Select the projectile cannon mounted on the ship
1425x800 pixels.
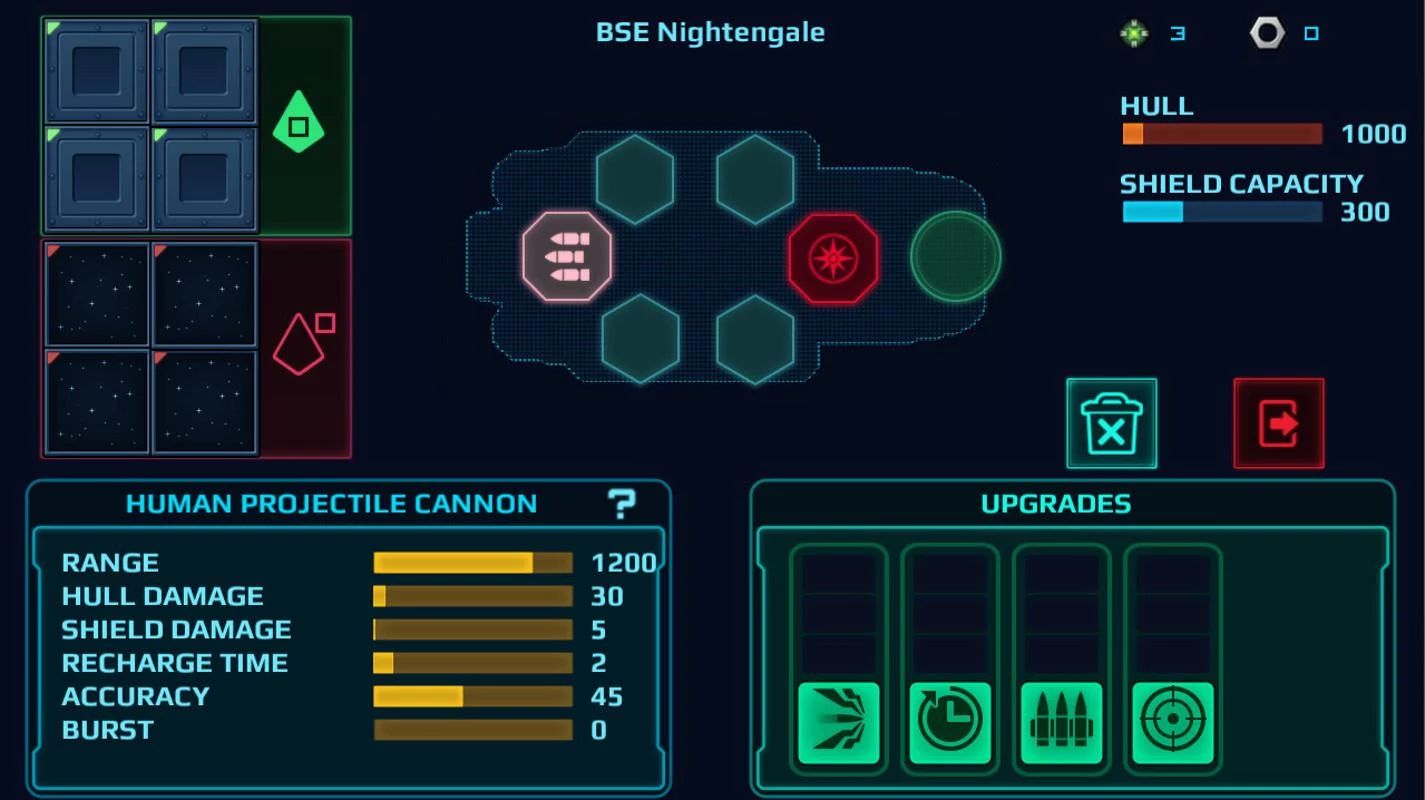tap(566, 256)
